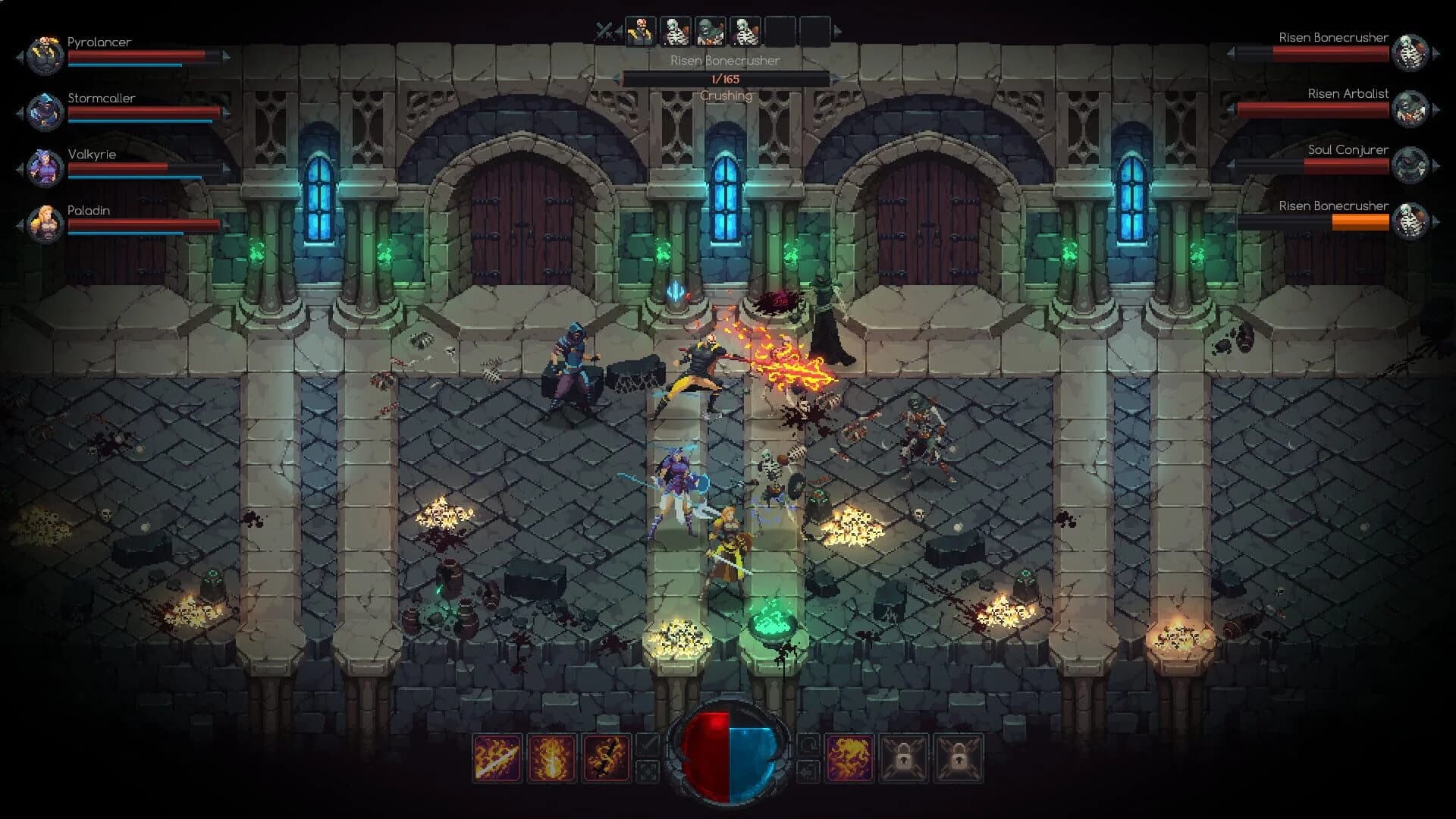Screen dimensions: 1456x819
Task: Use the fiery lightning bolt skill
Action: [x=606, y=758]
